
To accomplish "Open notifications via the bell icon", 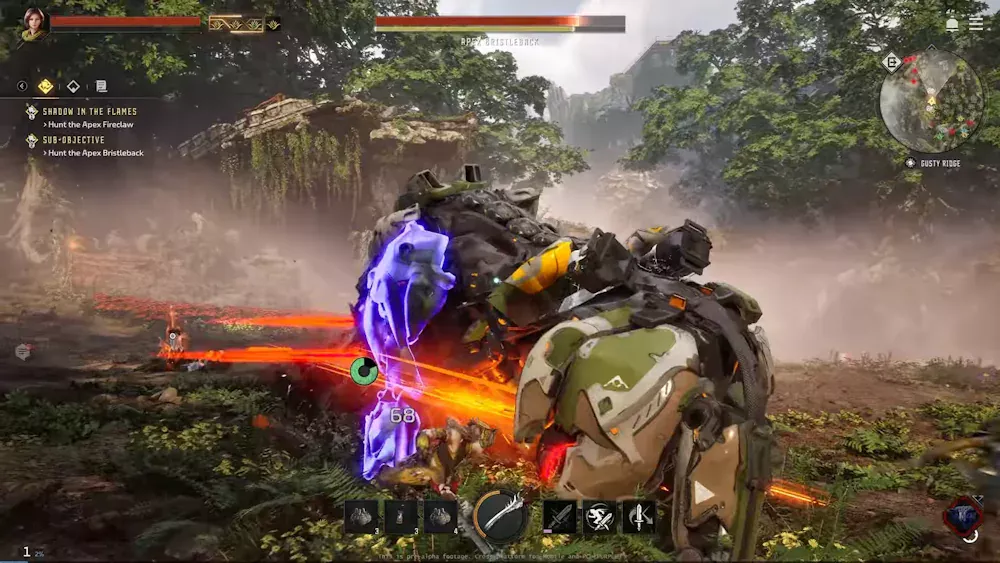I will 952,24.
